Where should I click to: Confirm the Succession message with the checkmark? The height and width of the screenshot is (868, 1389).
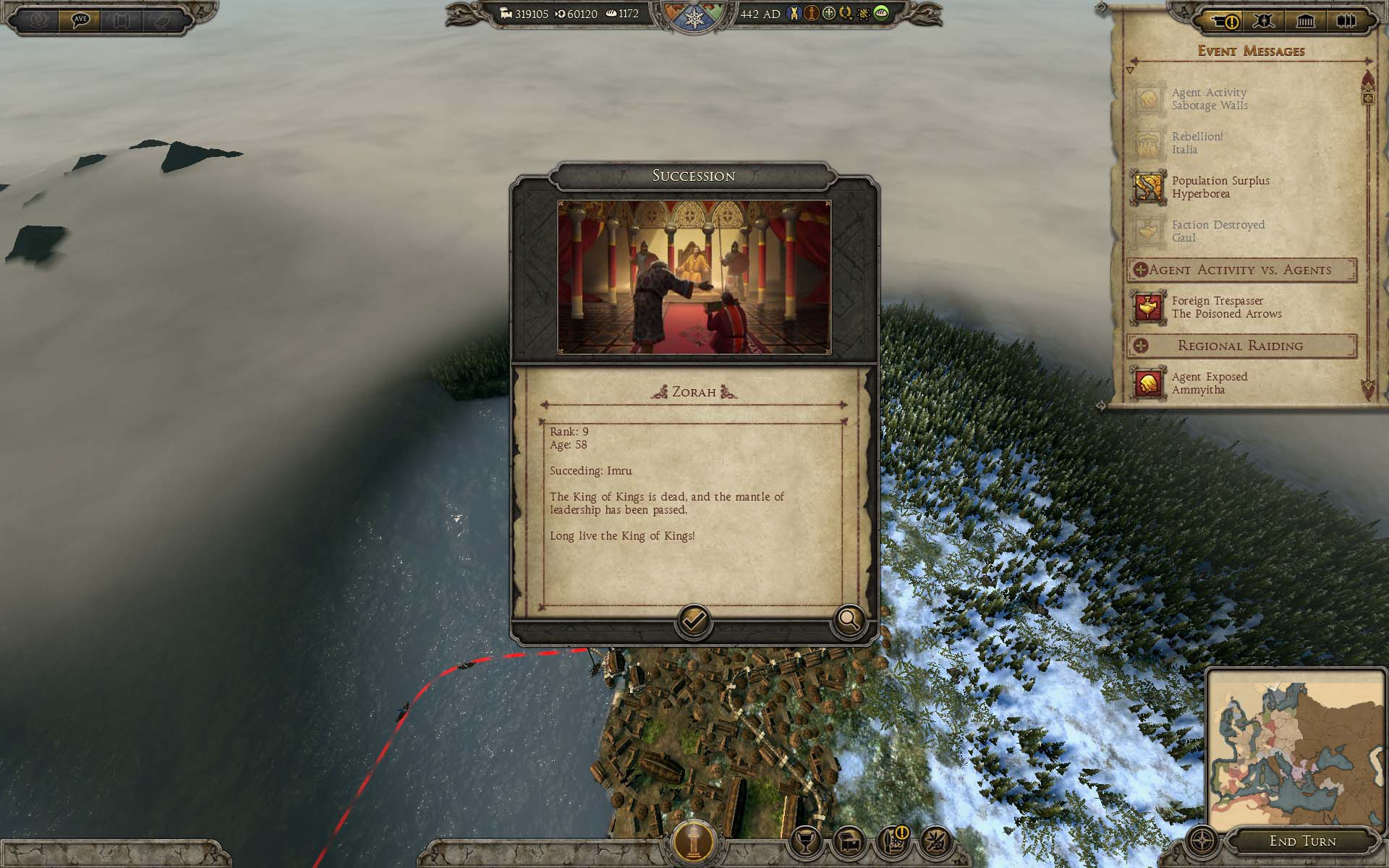click(x=693, y=621)
